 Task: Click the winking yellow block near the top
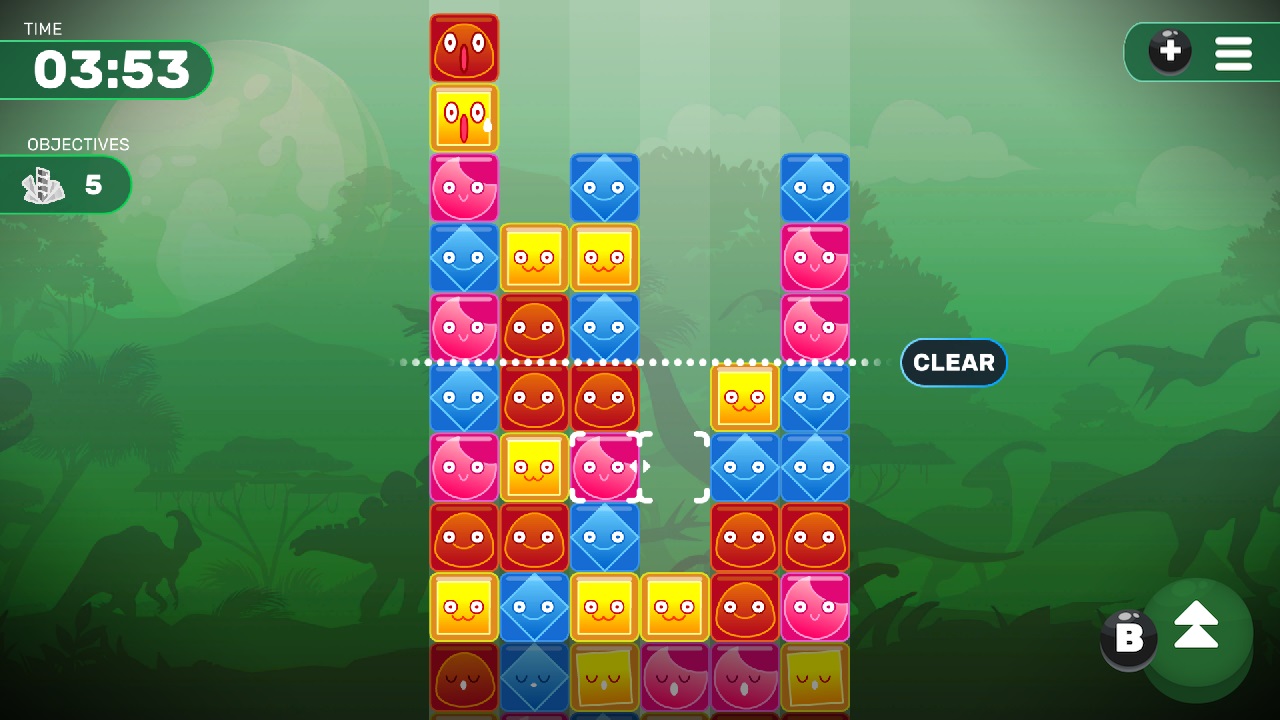click(464, 117)
